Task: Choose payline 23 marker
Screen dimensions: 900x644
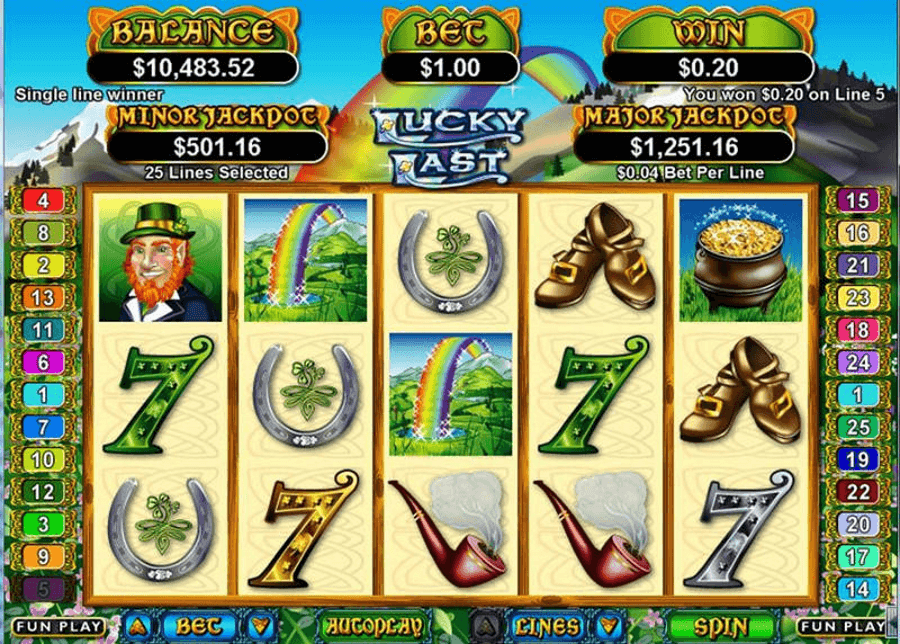Action: click(x=857, y=297)
